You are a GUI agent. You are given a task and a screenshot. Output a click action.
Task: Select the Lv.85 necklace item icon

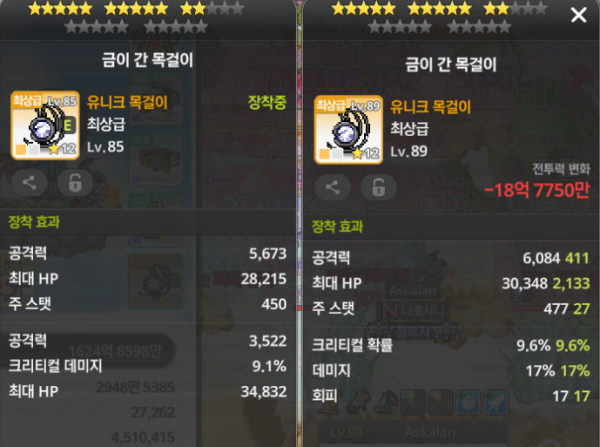44,125
